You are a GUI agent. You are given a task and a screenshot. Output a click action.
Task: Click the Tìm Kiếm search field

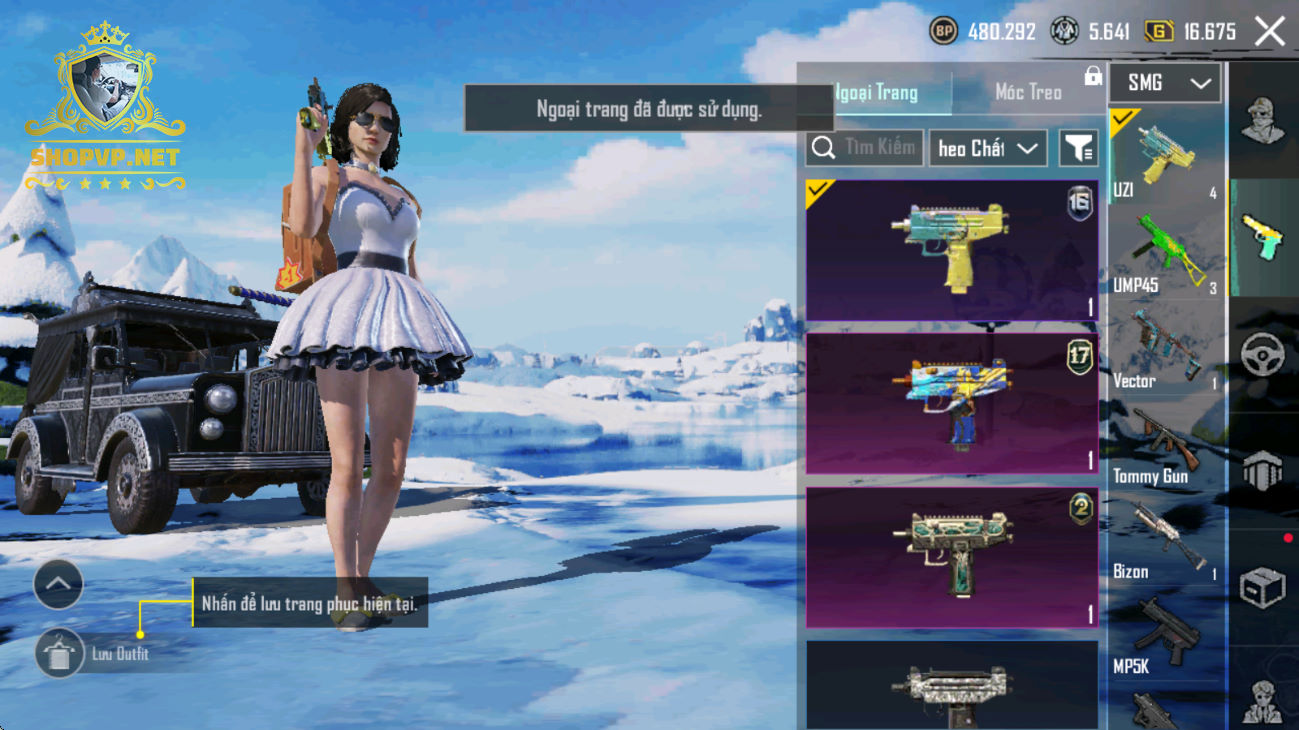(866, 148)
